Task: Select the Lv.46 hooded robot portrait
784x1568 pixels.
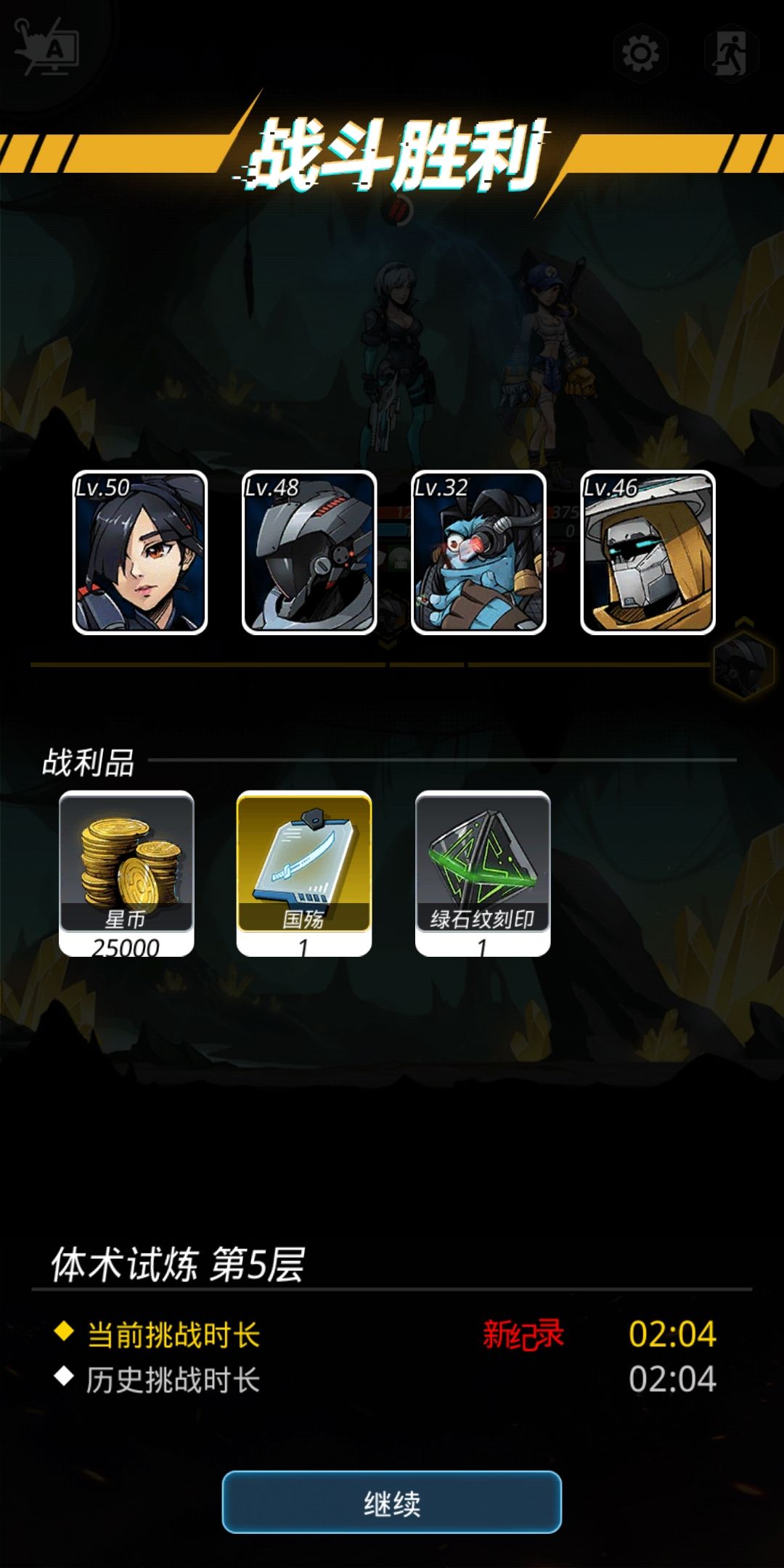Action: tap(648, 552)
